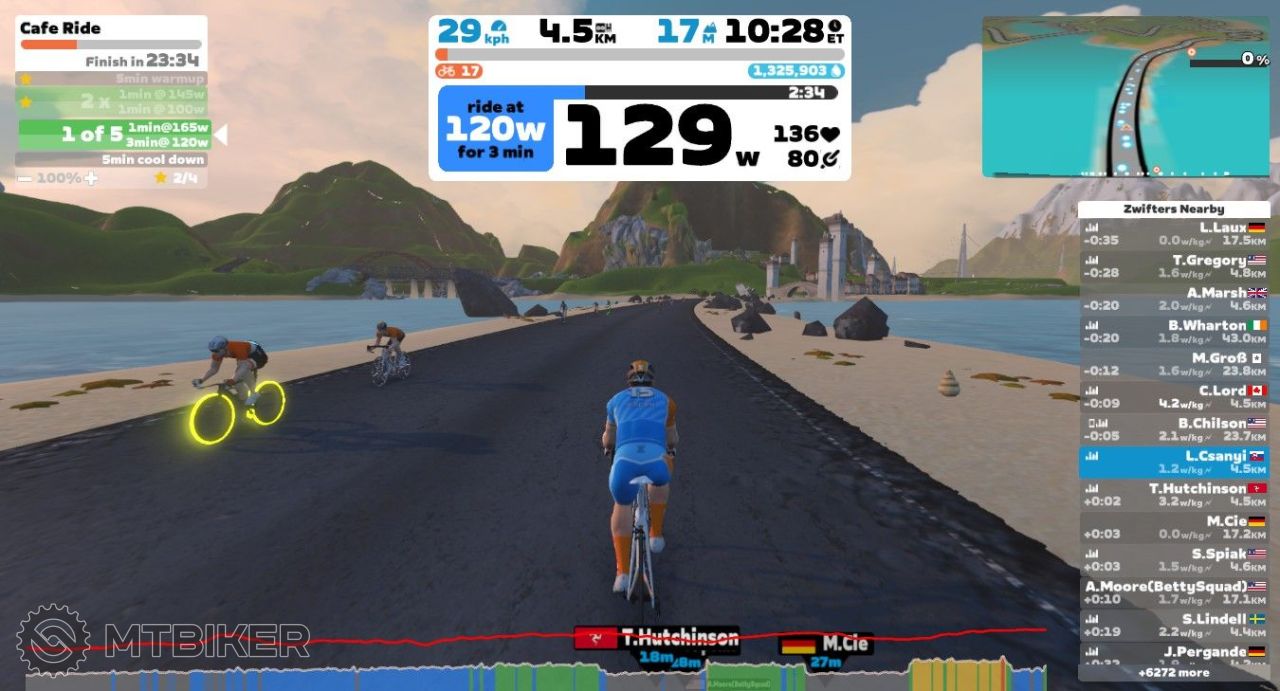Click the highlighted L.Csanyi row
Screen dimensions: 1280x691
tap(1174, 462)
